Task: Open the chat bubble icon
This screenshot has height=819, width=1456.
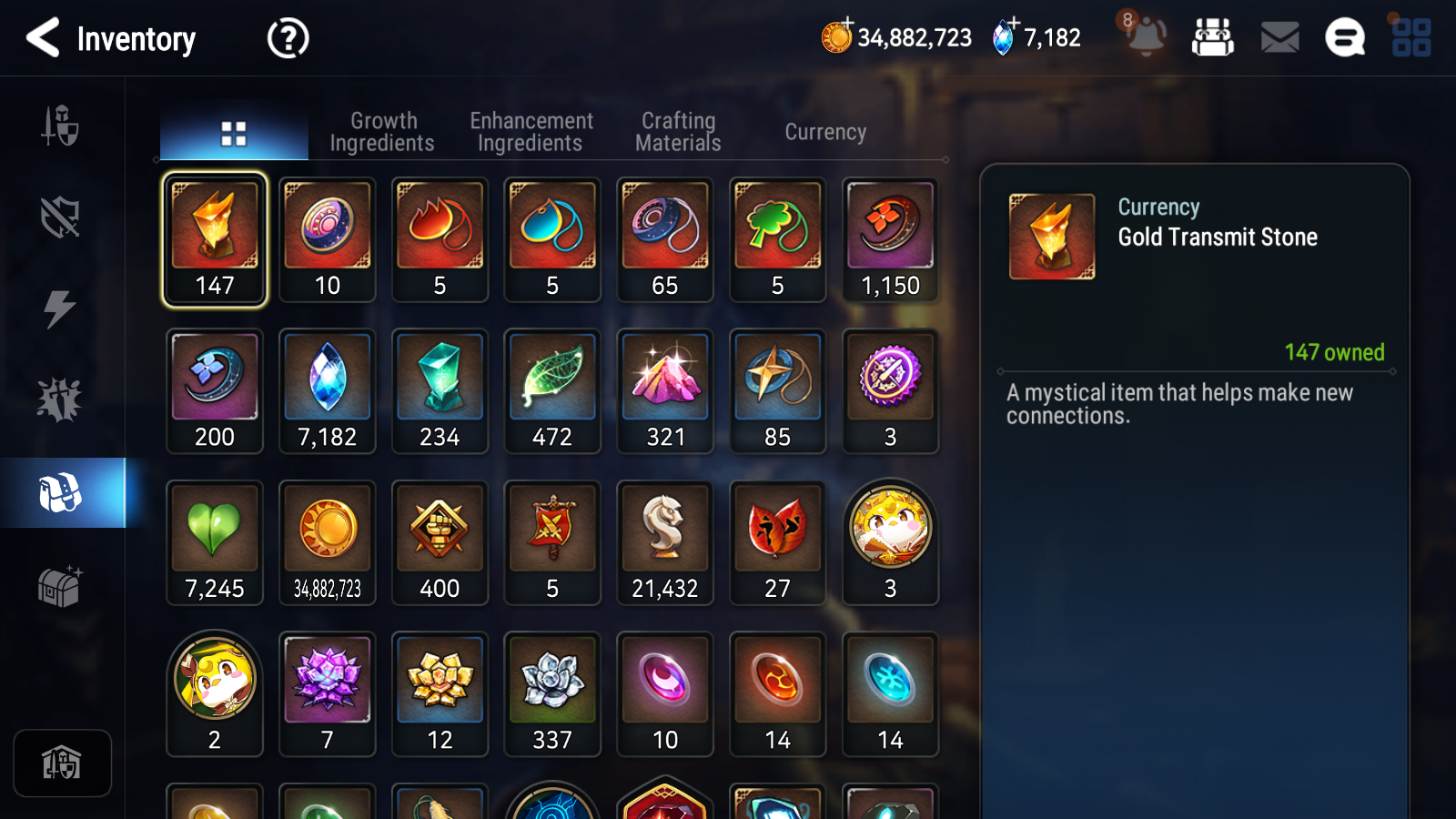Action: [x=1345, y=38]
